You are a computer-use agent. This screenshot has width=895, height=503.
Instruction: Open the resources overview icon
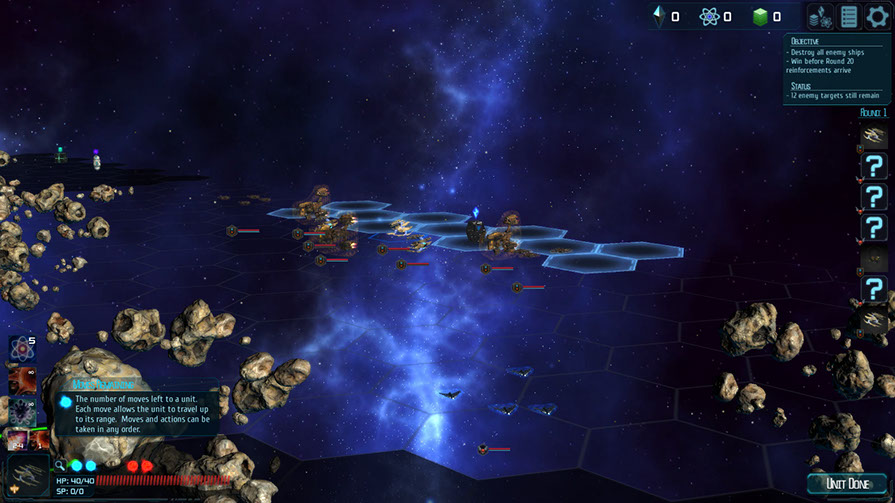(821, 16)
